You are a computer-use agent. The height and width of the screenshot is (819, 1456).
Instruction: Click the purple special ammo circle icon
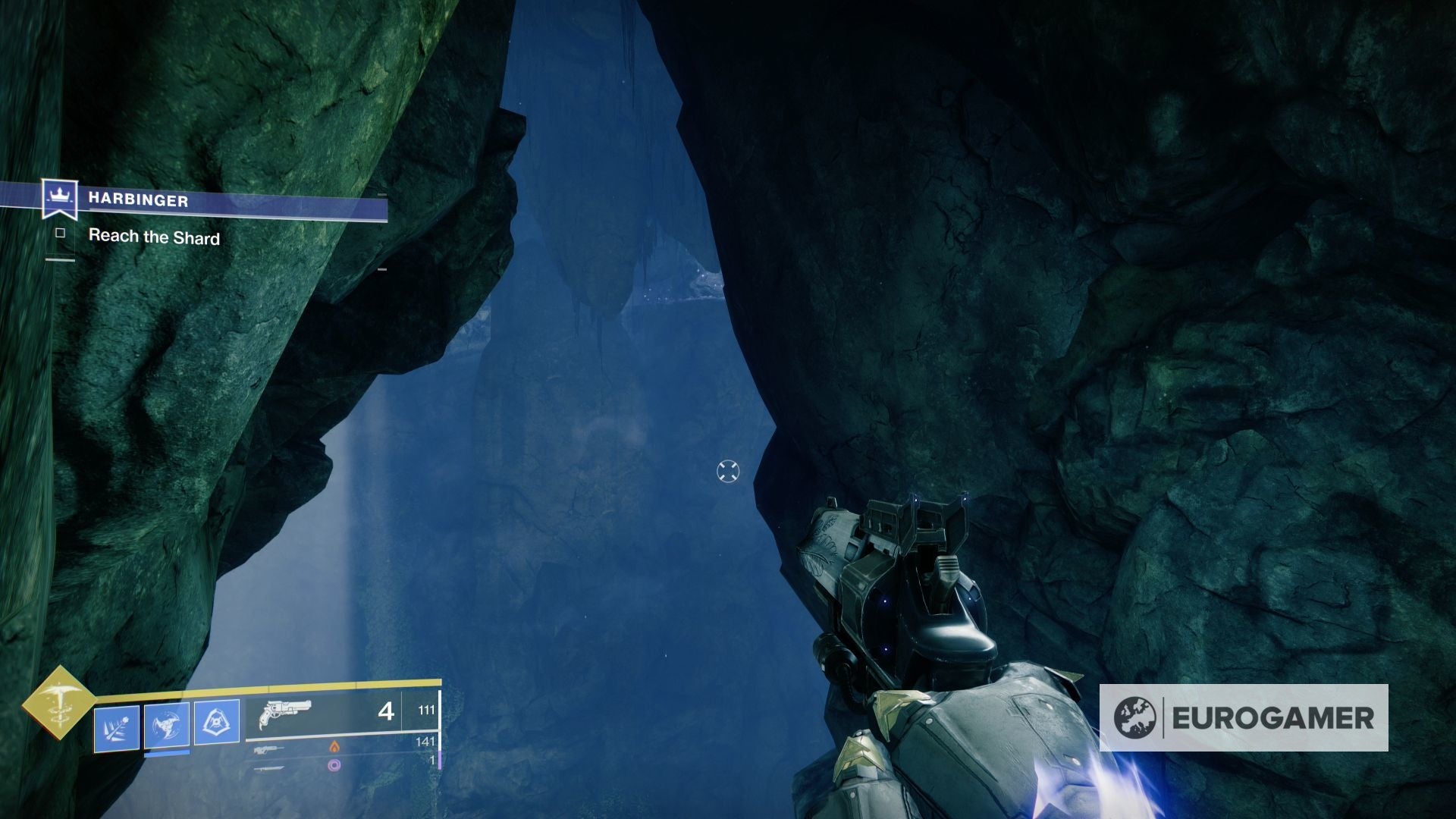334,766
